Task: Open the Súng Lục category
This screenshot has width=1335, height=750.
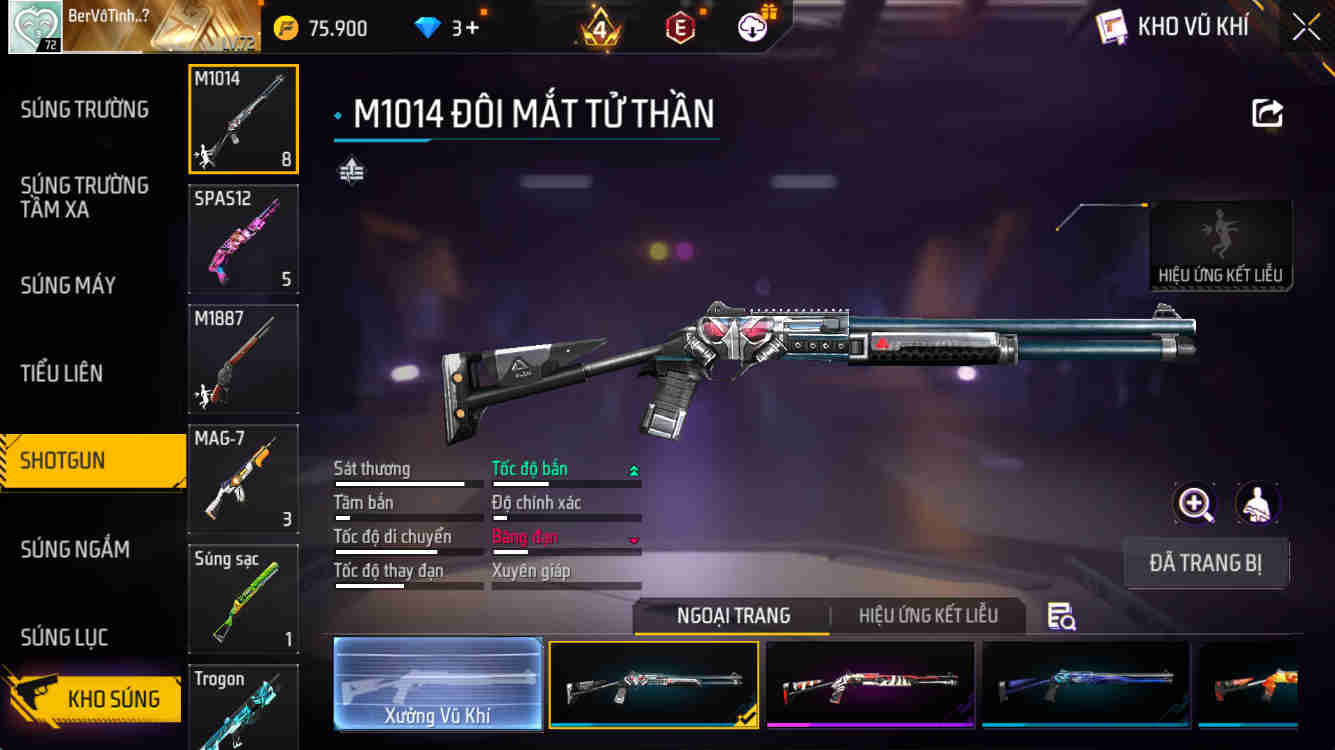Action: 64,637
